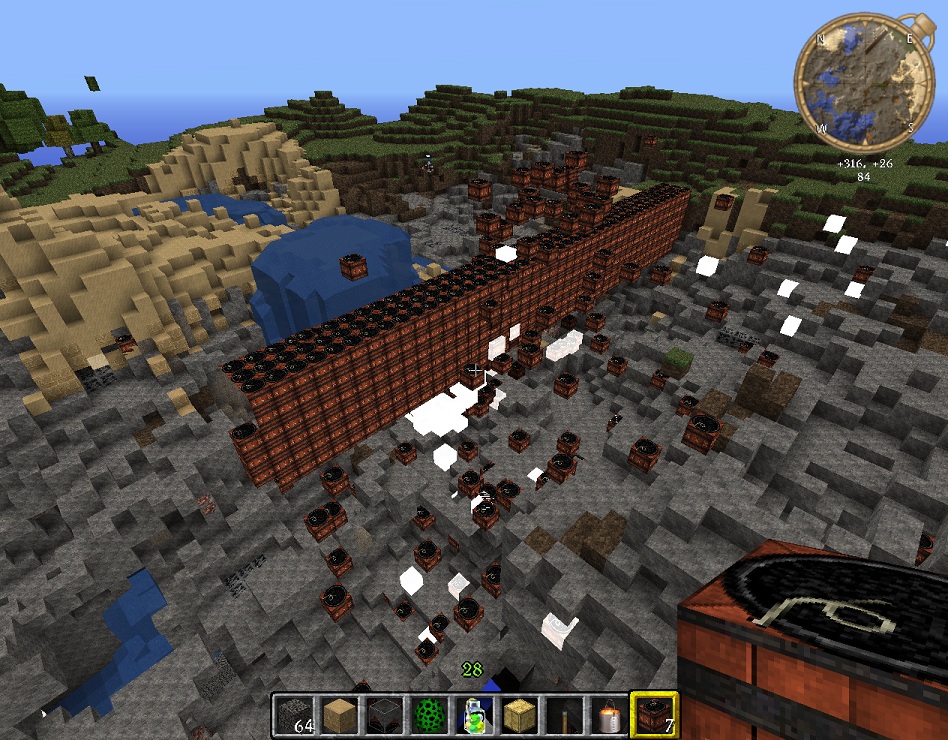Select the black cage block slot
Image resolution: width=948 pixels, height=740 pixels.
click(x=384, y=716)
